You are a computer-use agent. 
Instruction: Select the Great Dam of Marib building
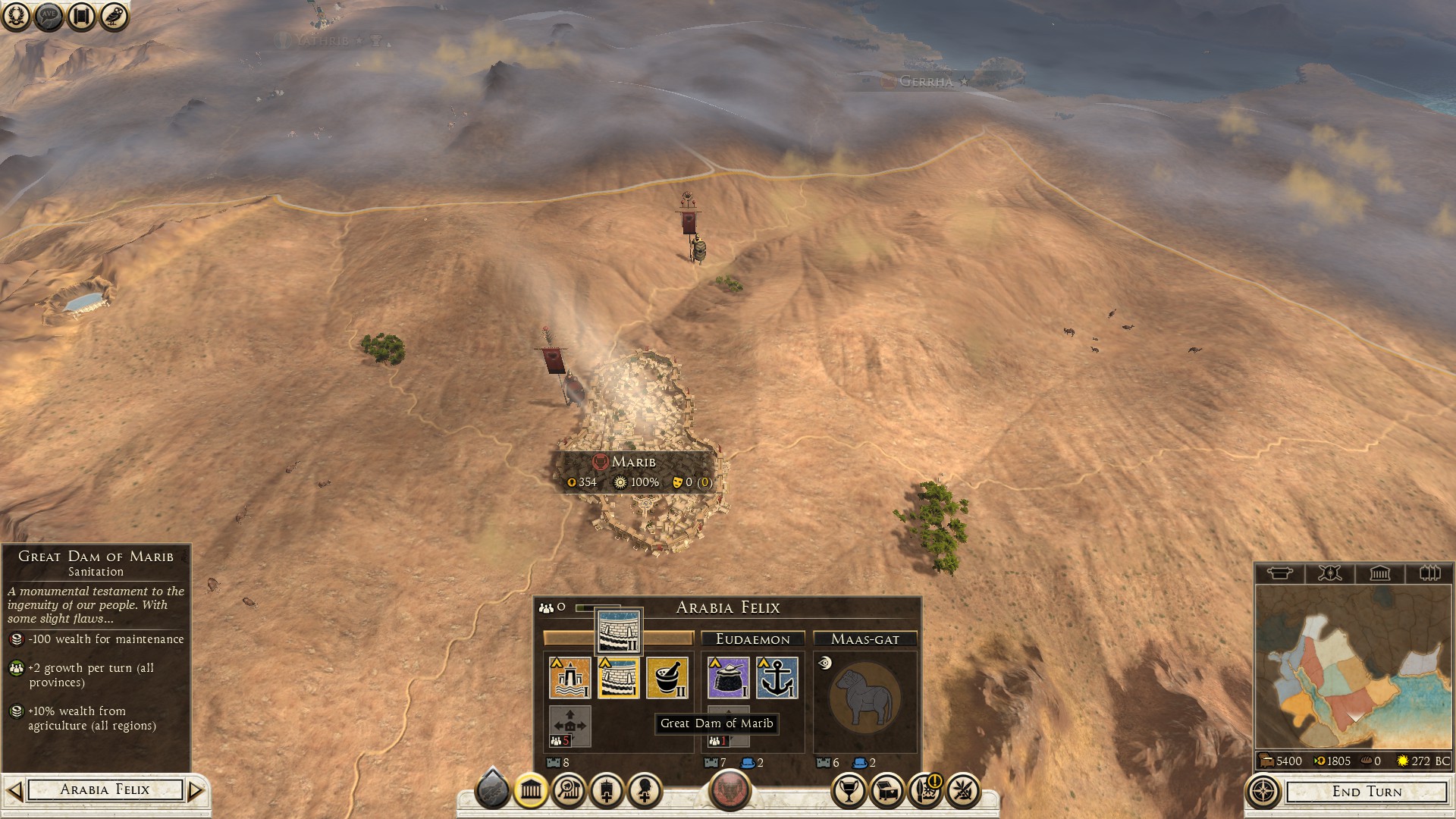[618, 677]
